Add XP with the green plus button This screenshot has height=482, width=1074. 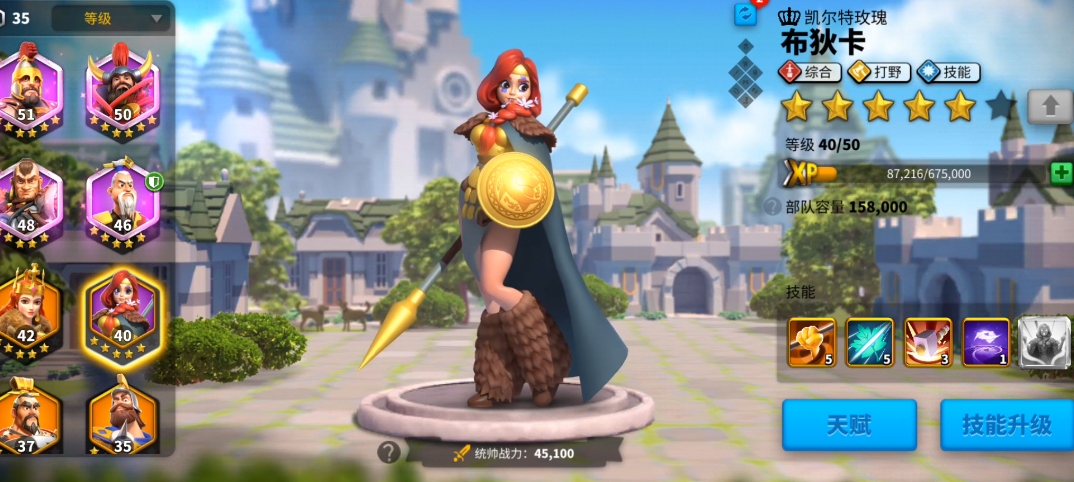point(1061,172)
